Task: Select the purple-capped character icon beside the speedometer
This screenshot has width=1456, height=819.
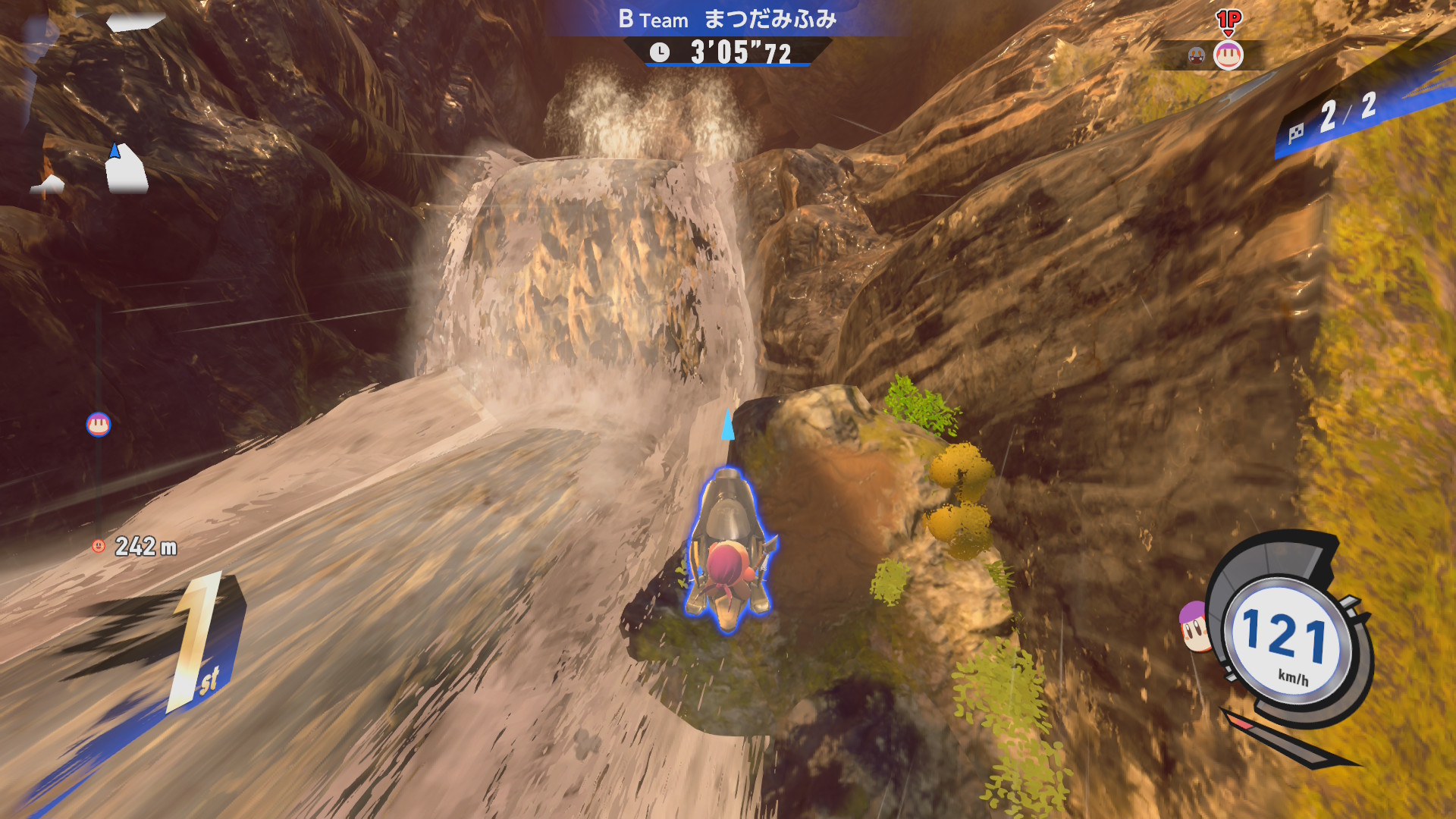Action: (x=1194, y=626)
